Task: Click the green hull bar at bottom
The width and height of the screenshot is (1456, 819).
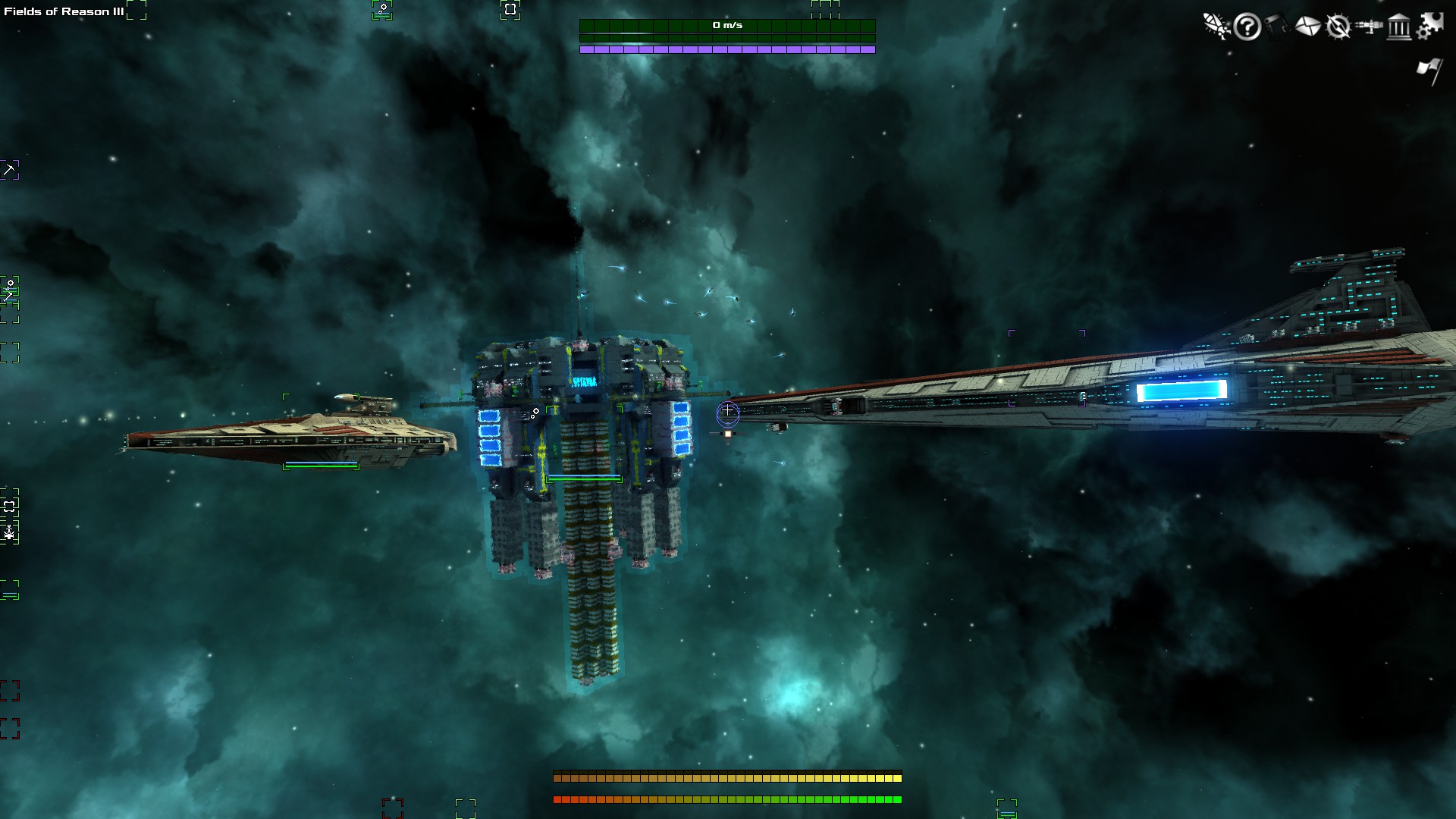Action: [x=726, y=799]
